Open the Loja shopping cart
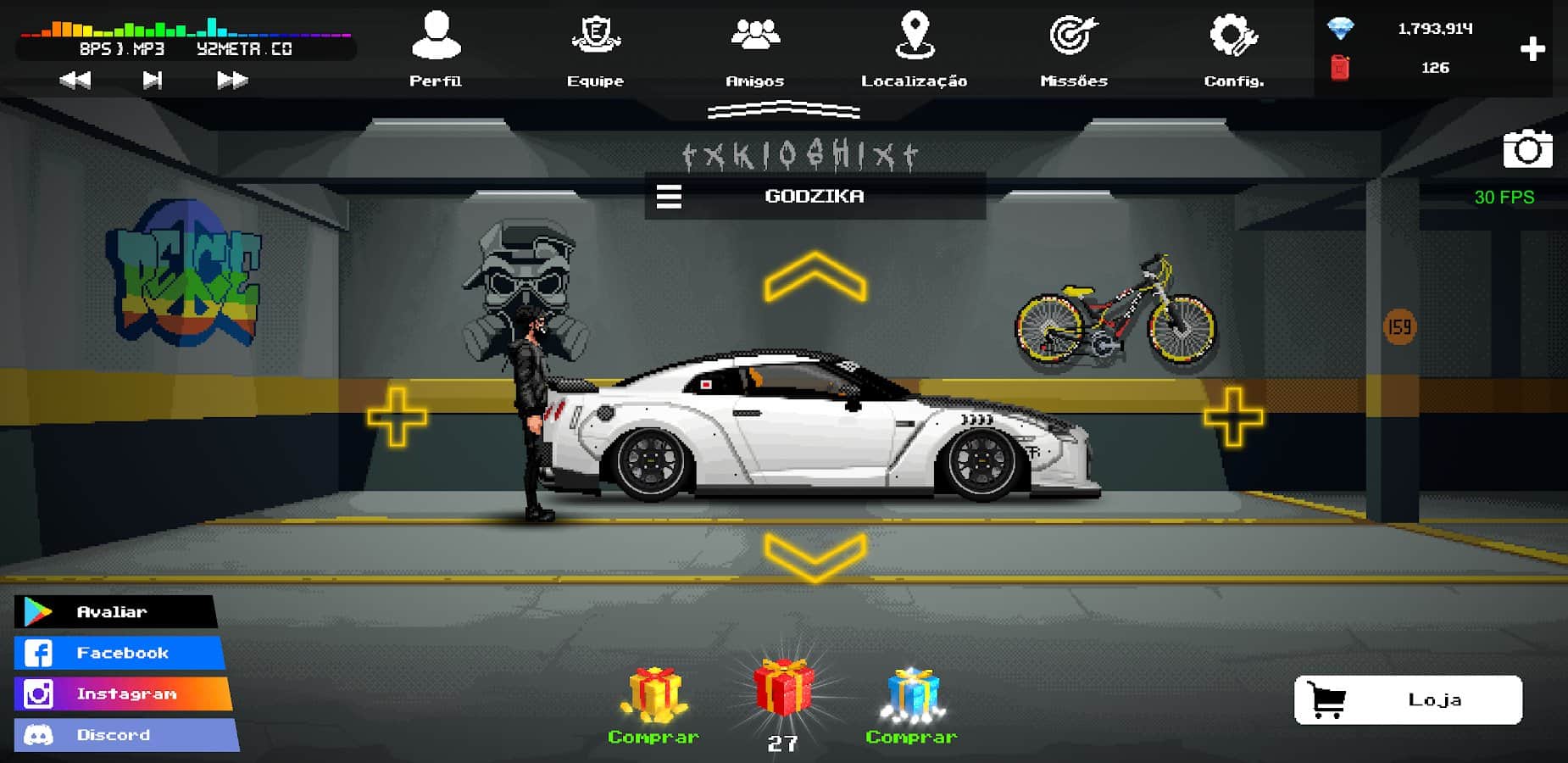This screenshot has height=763, width=1568. click(1405, 700)
